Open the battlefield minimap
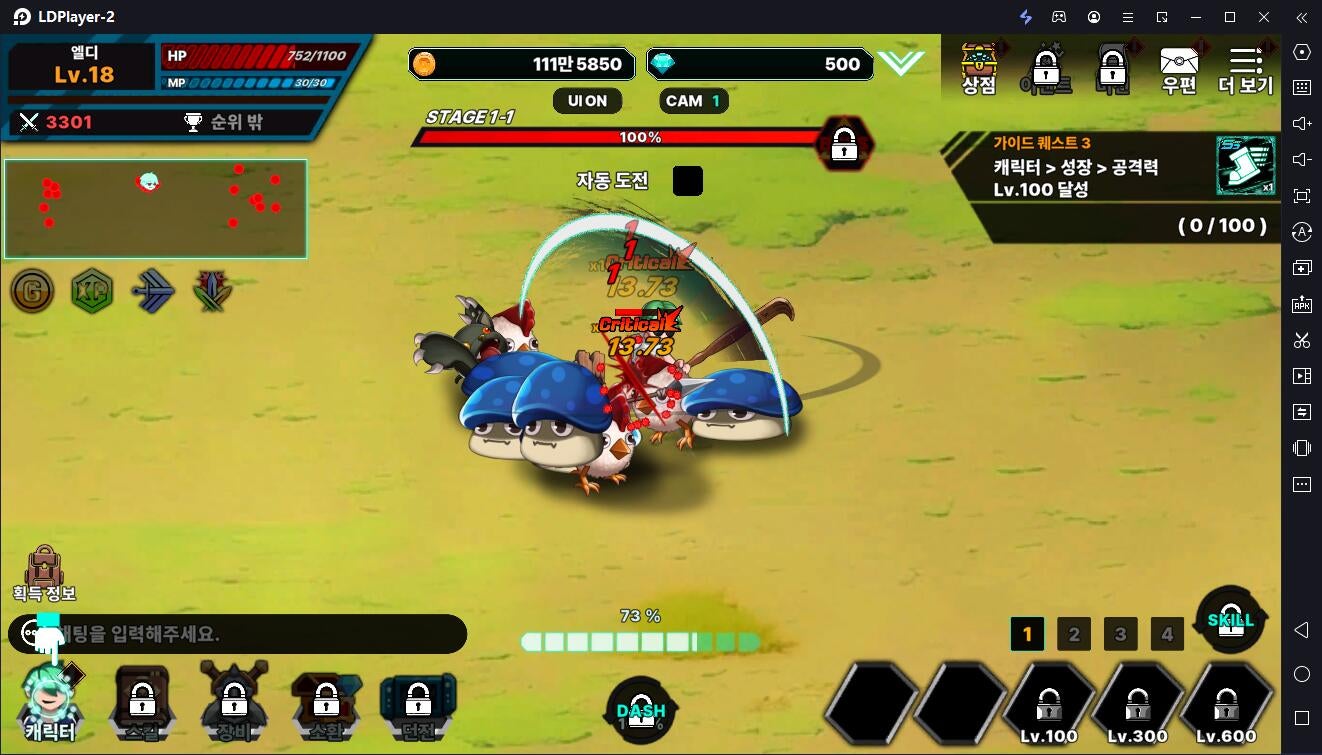This screenshot has width=1322, height=755. (155, 209)
